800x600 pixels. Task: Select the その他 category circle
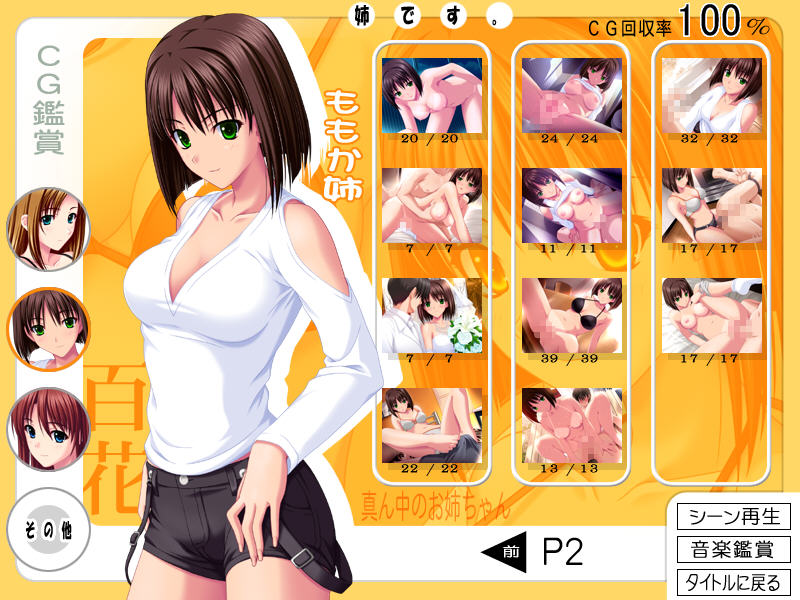47,527
